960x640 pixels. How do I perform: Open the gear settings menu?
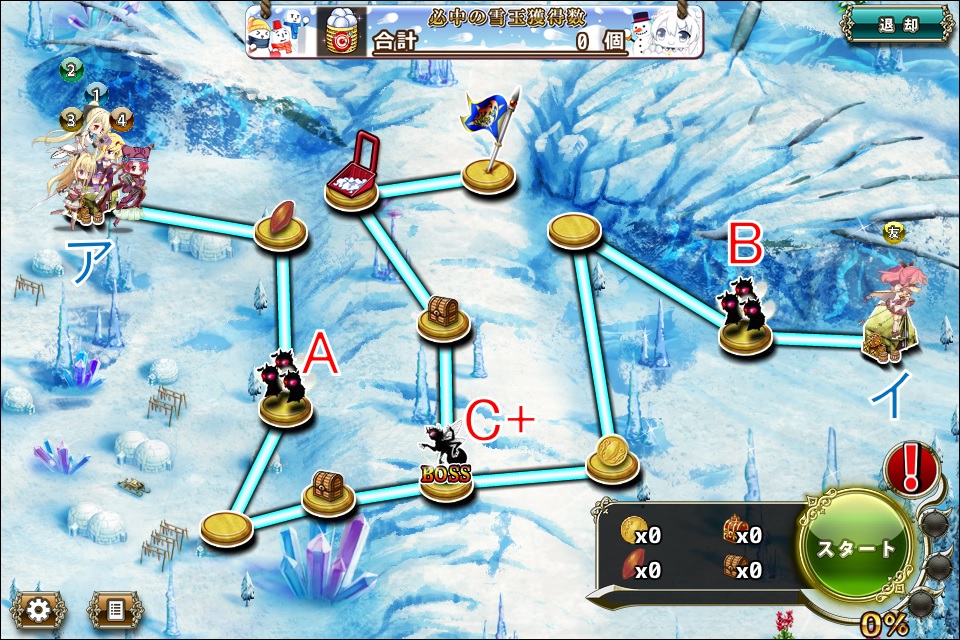[39, 609]
